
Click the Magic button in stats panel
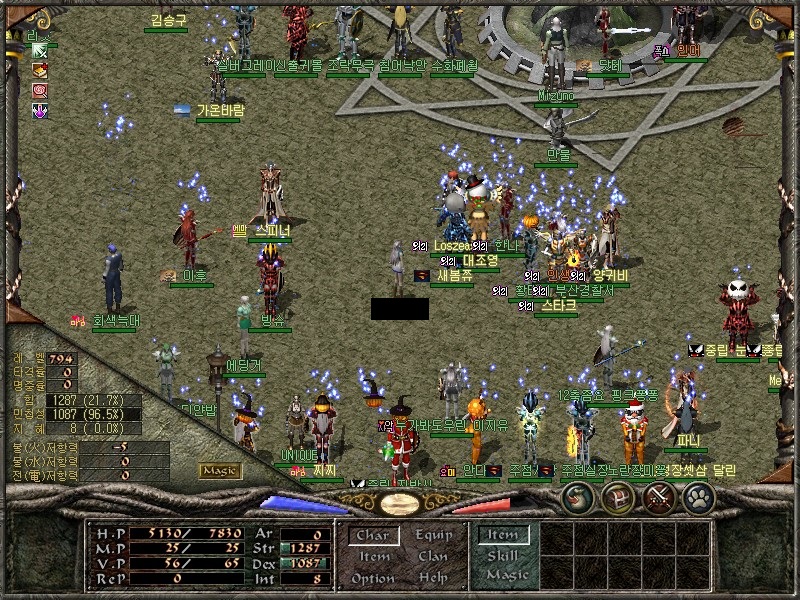click(x=220, y=470)
